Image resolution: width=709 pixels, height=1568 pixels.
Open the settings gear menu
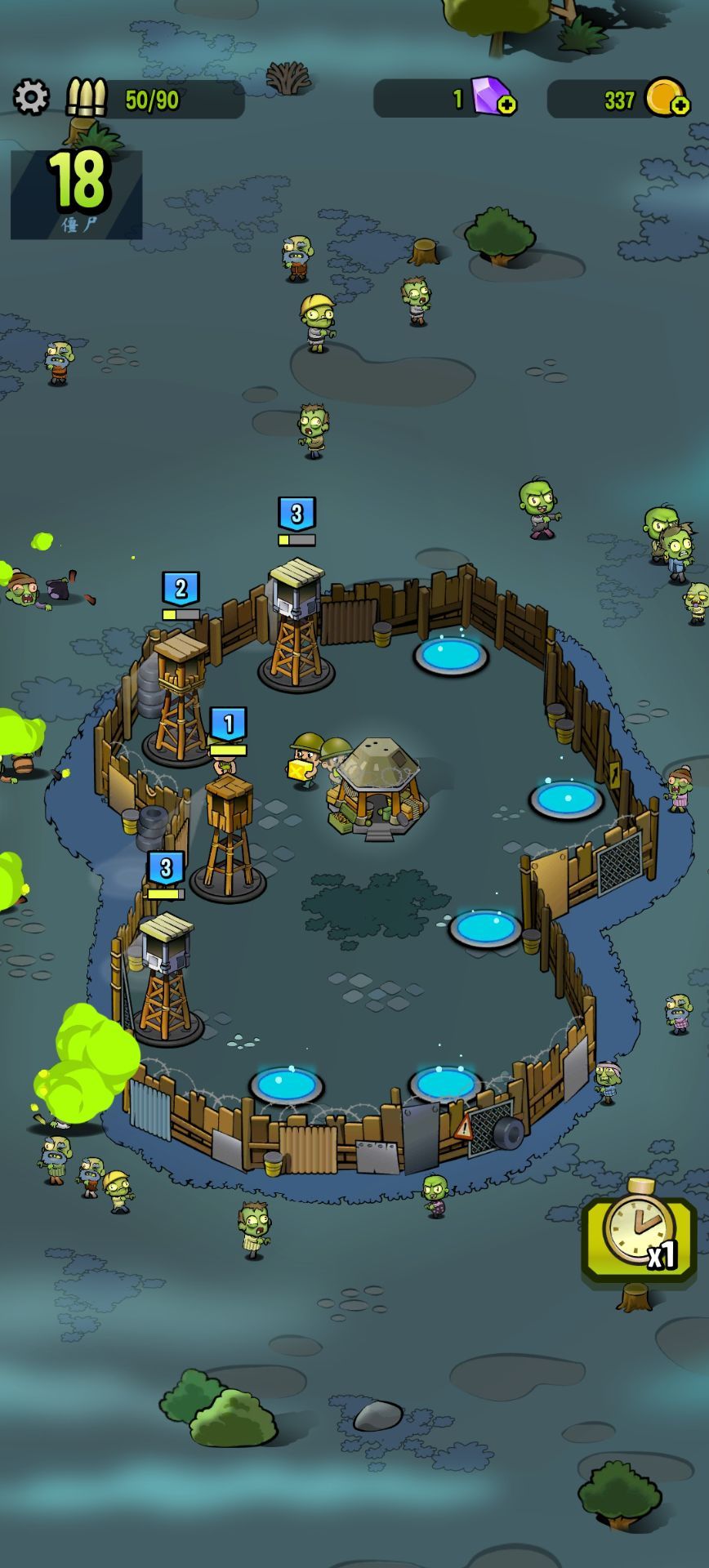(x=31, y=98)
